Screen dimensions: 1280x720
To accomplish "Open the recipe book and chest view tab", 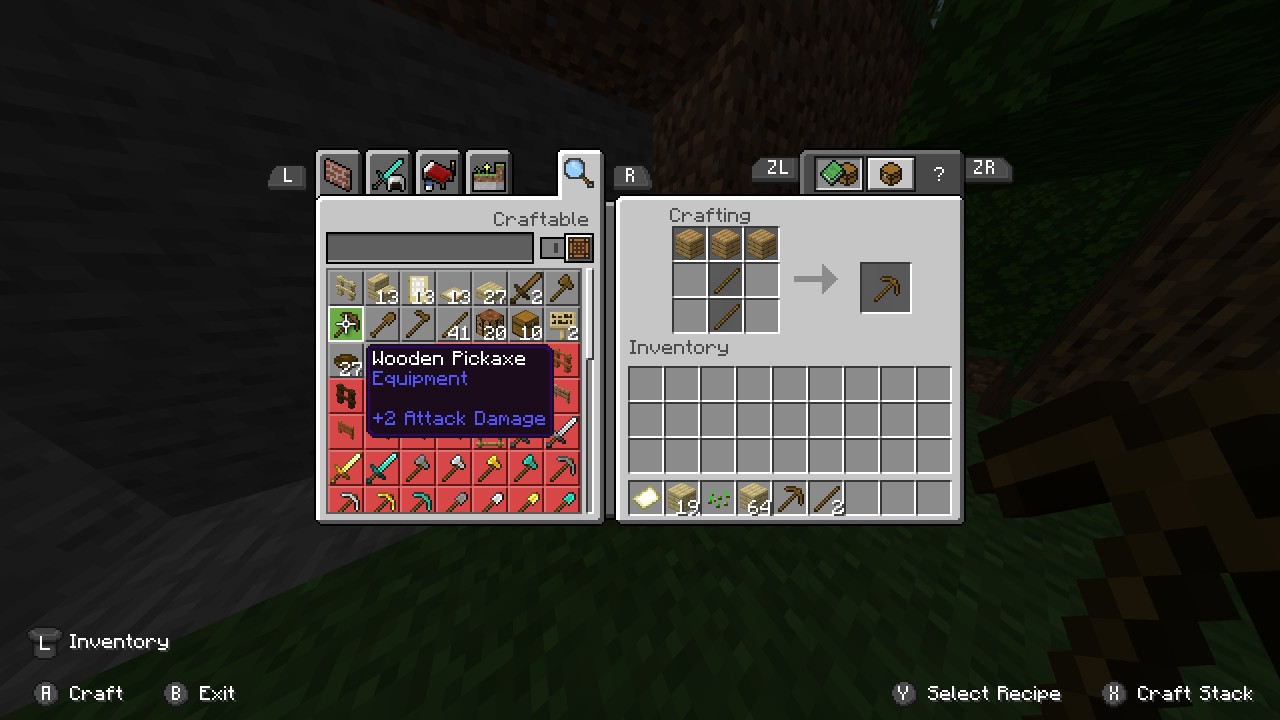I will click(838, 174).
